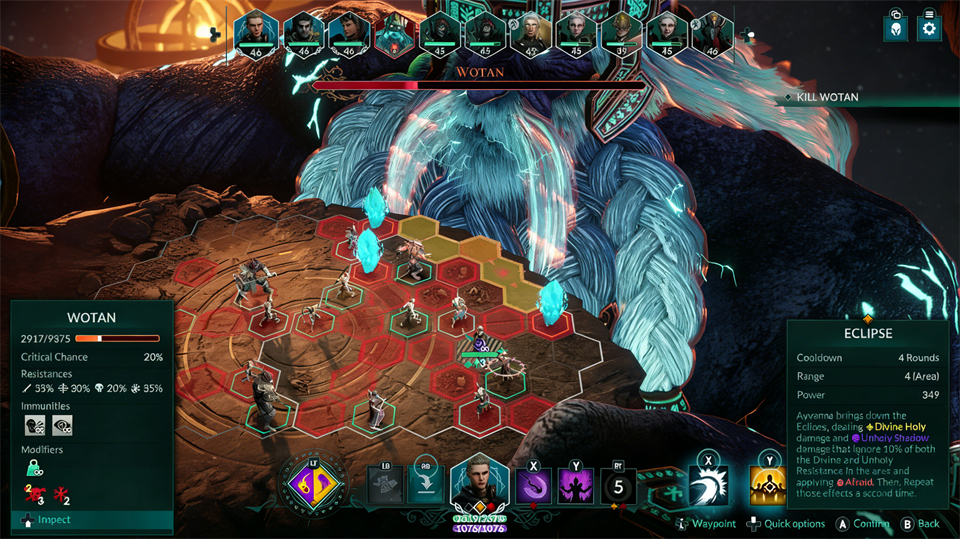Click the Kill Wotan objective tracker

coord(827,97)
